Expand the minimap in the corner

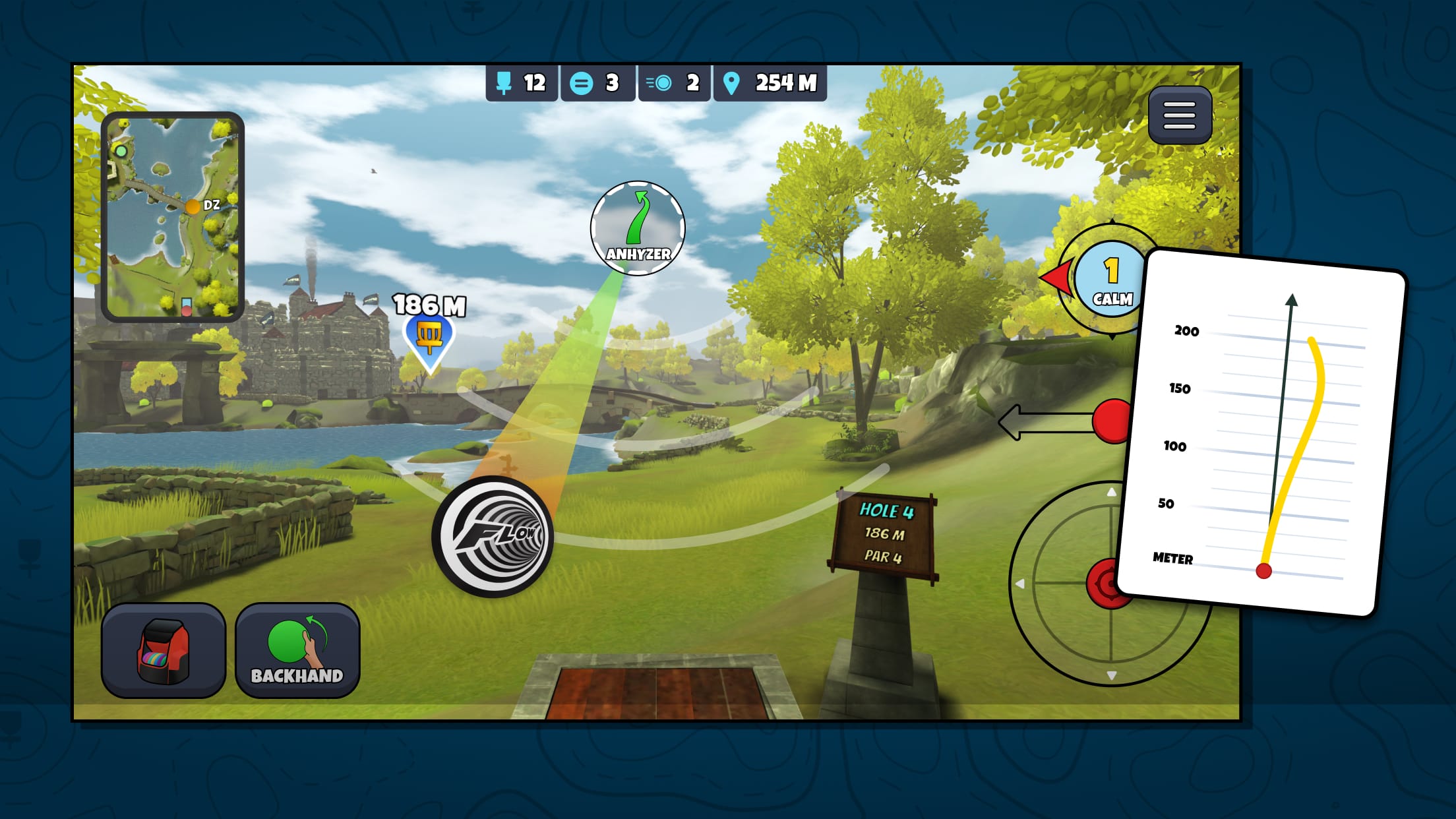pos(175,214)
